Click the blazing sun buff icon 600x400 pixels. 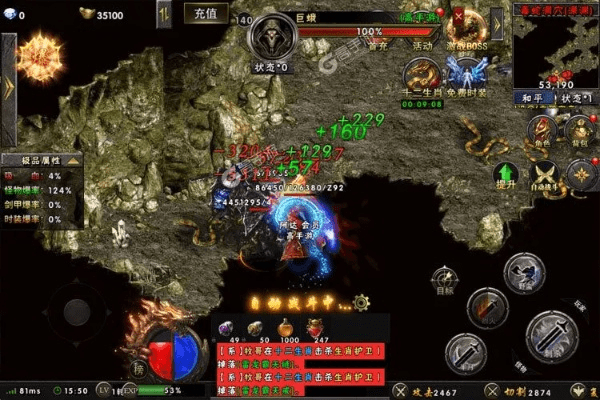point(41,57)
